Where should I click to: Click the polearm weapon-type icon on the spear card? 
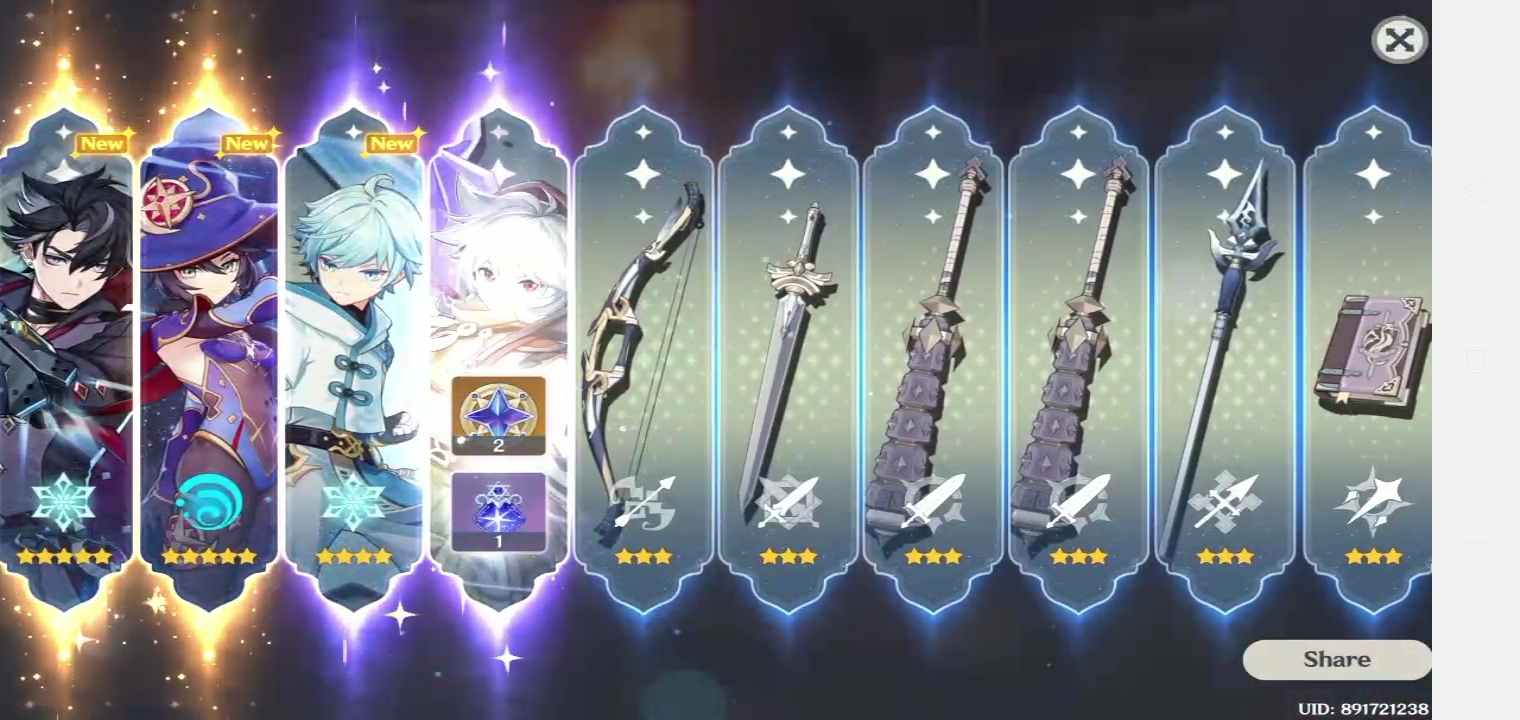tap(1227, 500)
